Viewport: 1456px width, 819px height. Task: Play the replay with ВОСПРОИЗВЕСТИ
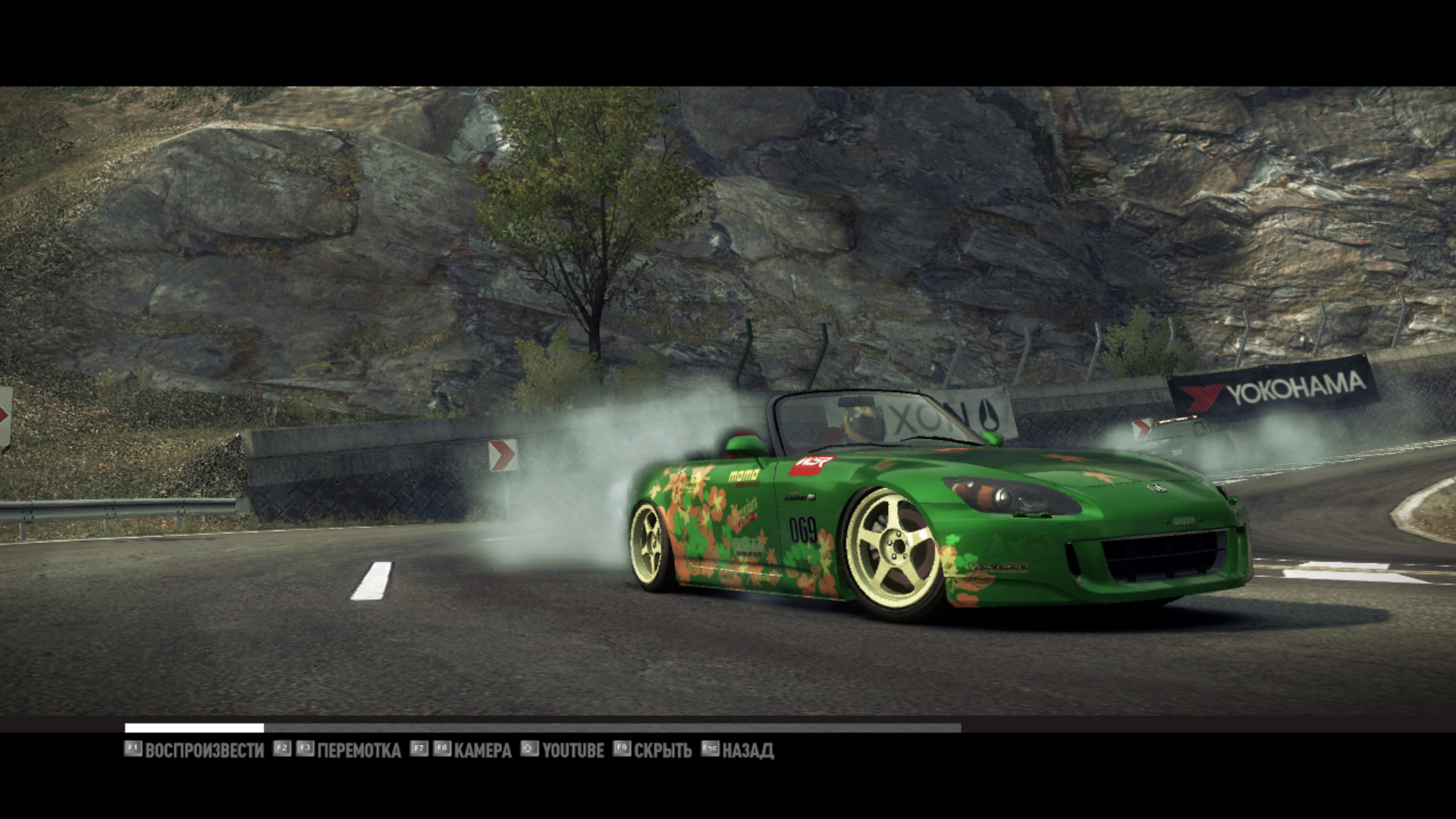[203, 751]
